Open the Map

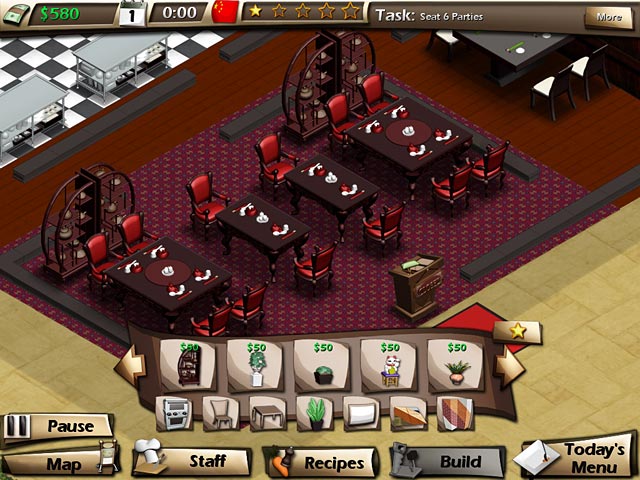tap(62, 463)
